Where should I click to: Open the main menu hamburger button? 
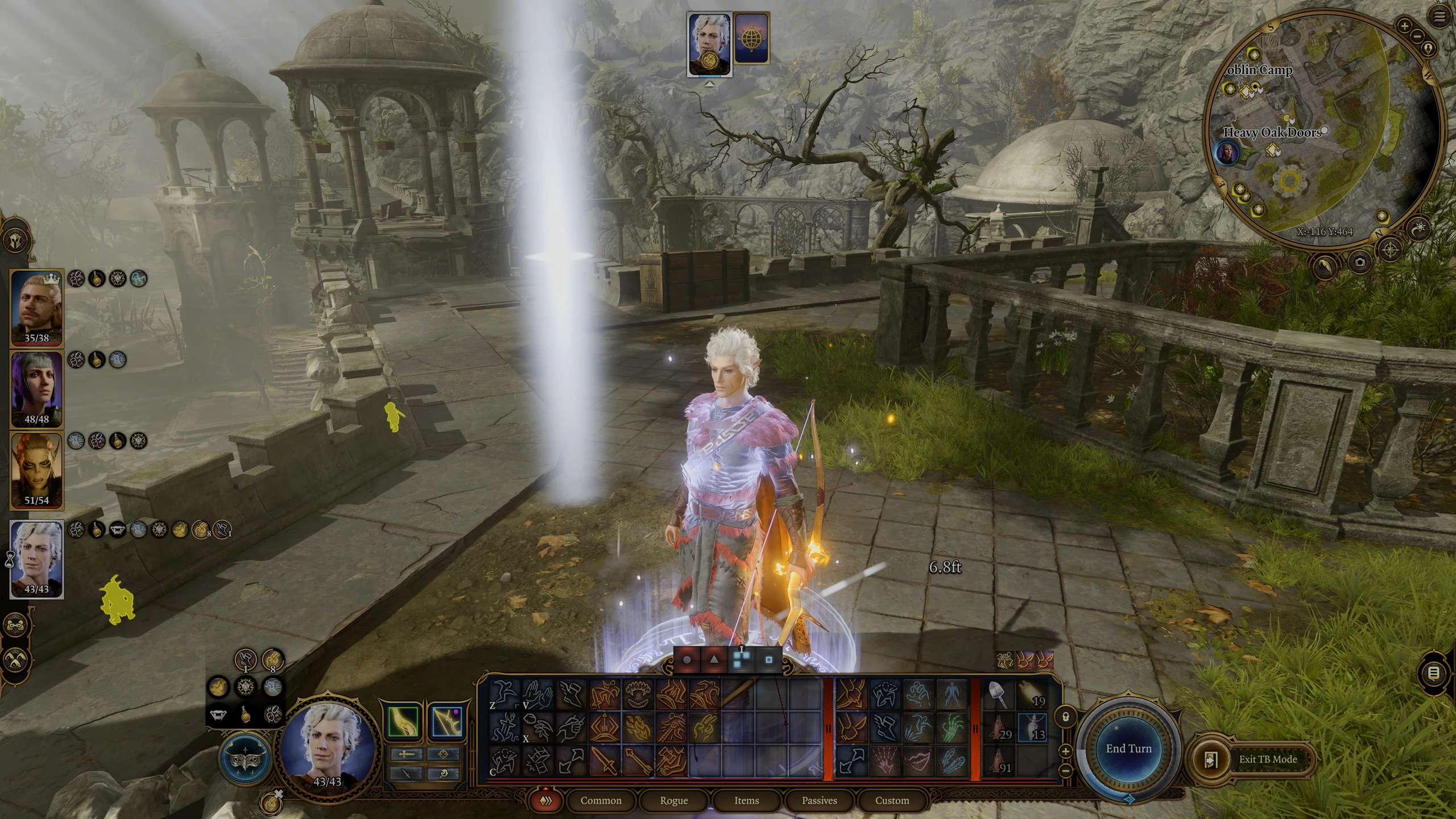(x=1439, y=17)
